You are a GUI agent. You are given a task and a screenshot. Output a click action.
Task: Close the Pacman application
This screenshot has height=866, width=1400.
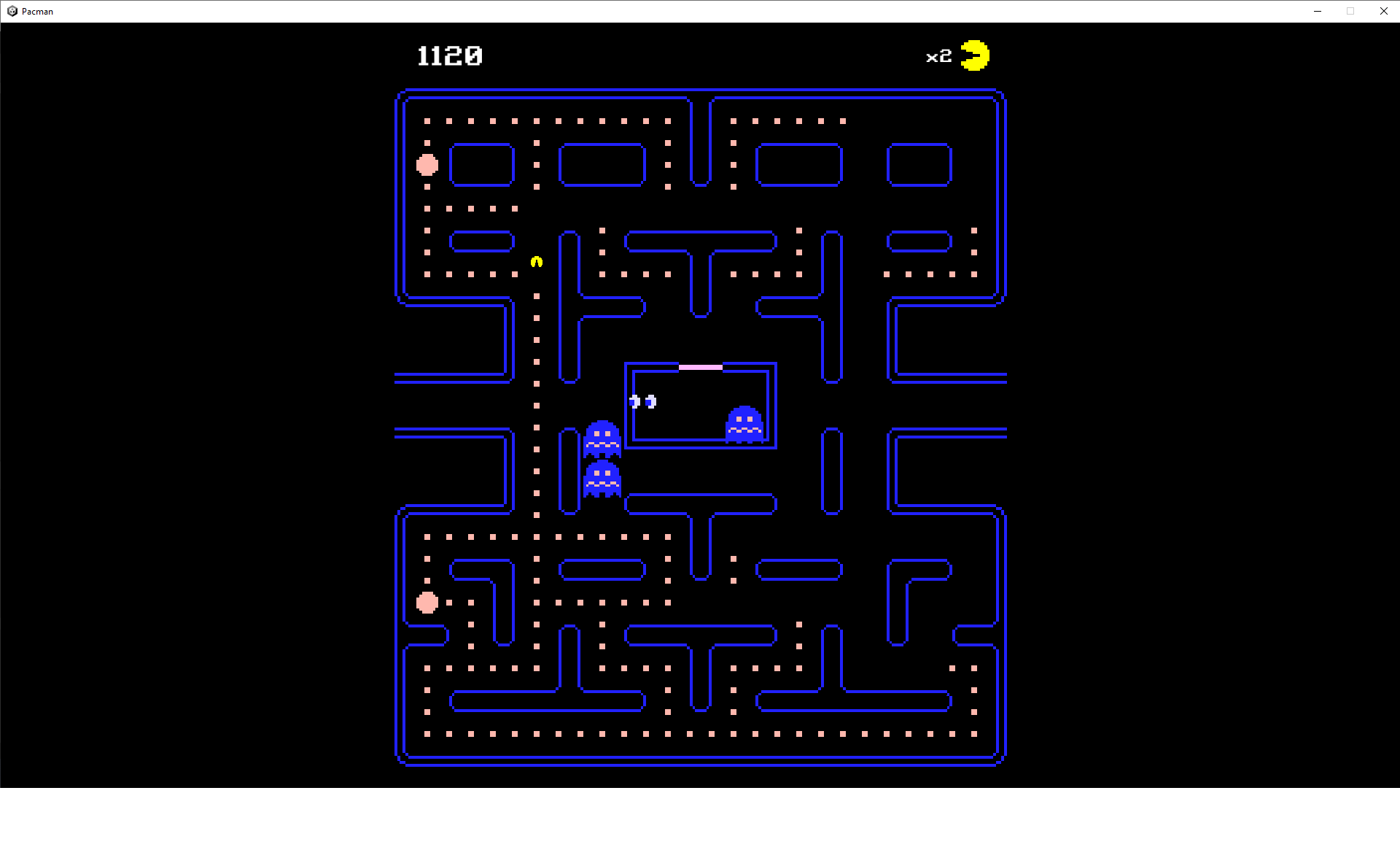tap(1383, 11)
